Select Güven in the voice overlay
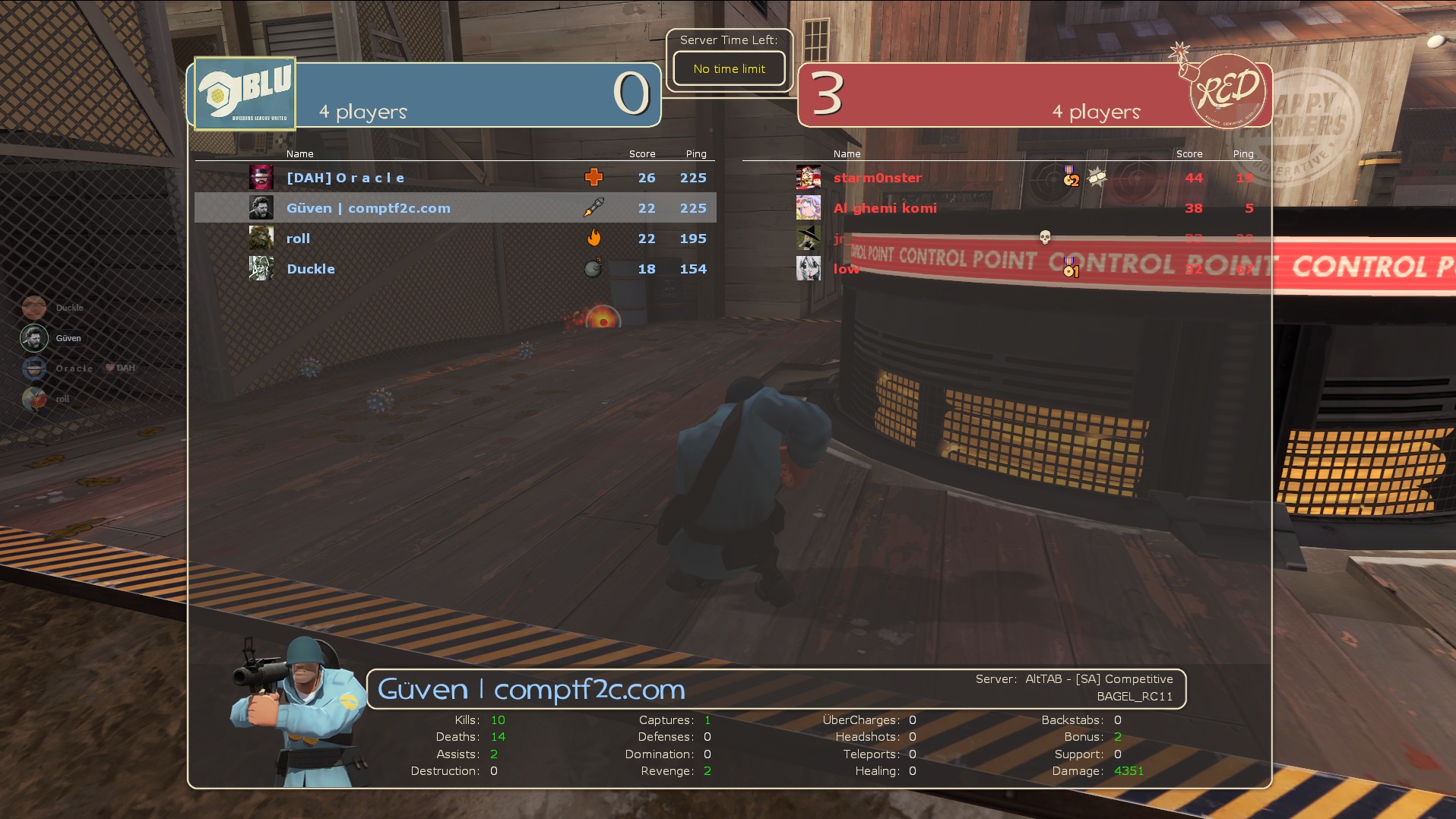Image resolution: width=1456 pixels, height=819 pixels. point(68,338)
